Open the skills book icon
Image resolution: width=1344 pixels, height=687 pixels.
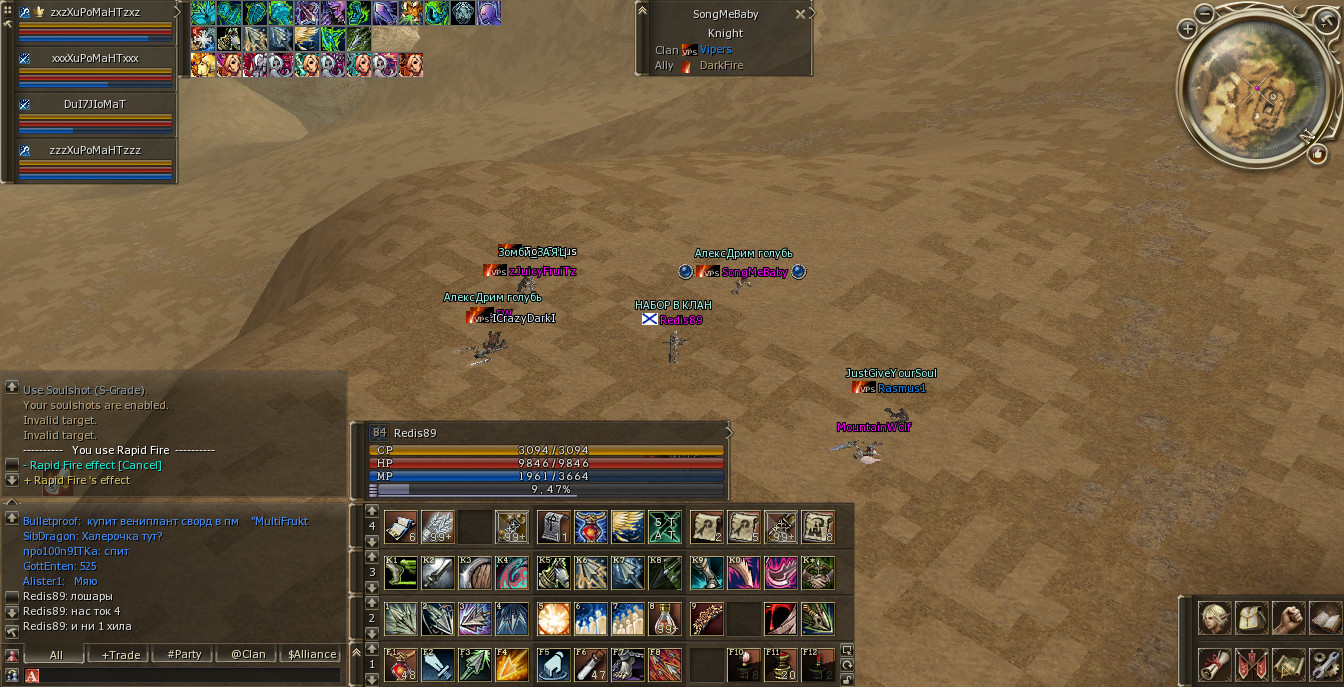point(1324,618)
